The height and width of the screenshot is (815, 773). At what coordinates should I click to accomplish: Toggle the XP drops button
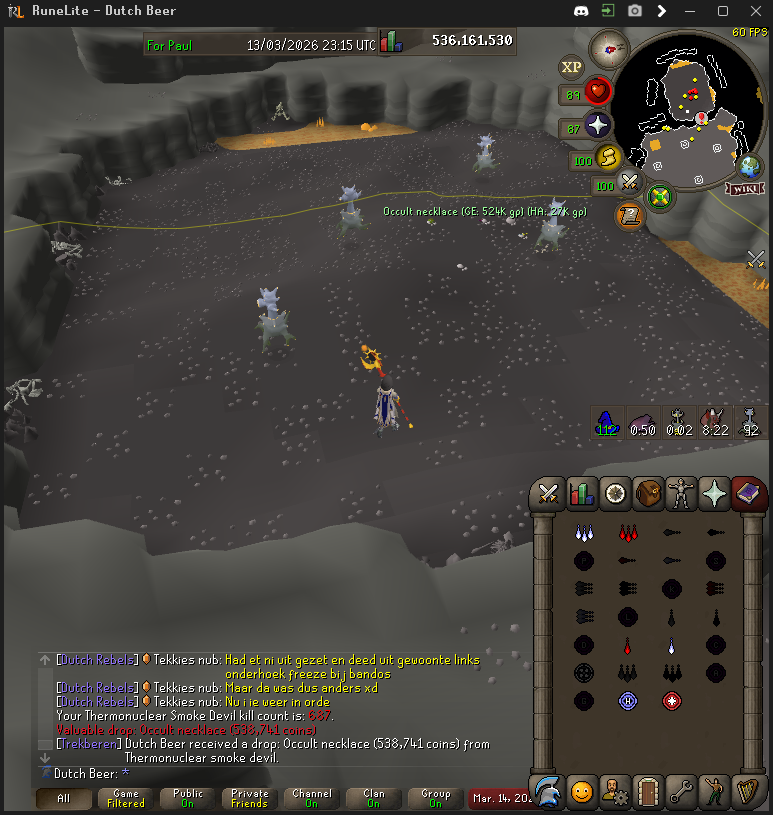click(572, 67)
